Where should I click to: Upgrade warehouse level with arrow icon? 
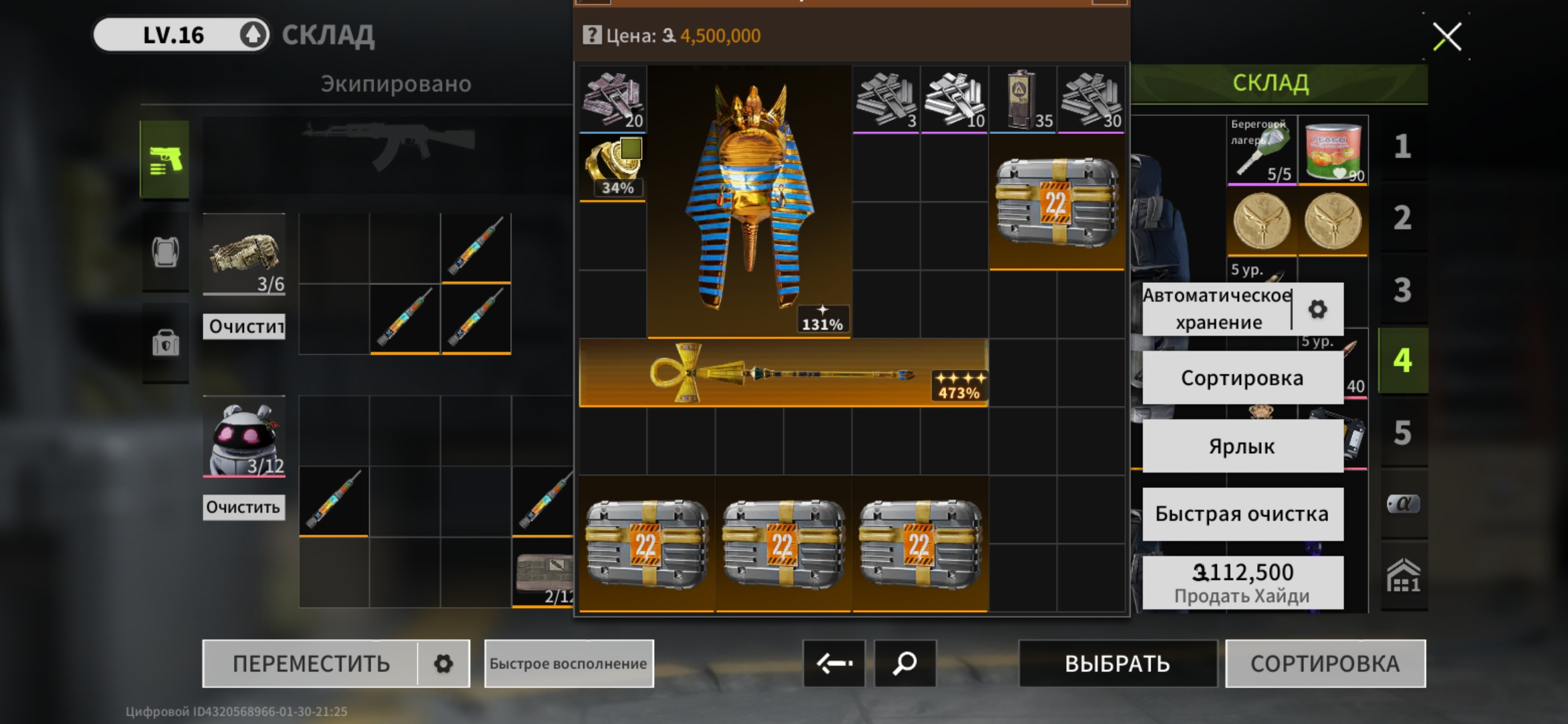click(253, 35)
